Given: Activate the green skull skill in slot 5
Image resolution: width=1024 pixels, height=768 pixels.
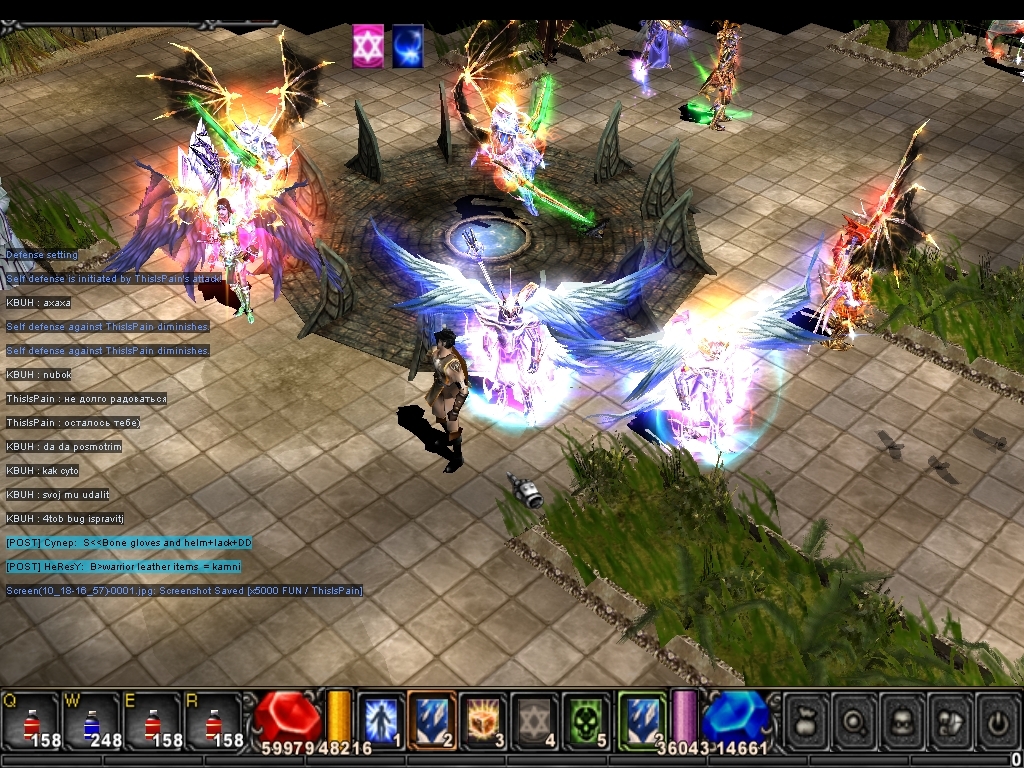Looking at the screenshot, I should point(585,720).
